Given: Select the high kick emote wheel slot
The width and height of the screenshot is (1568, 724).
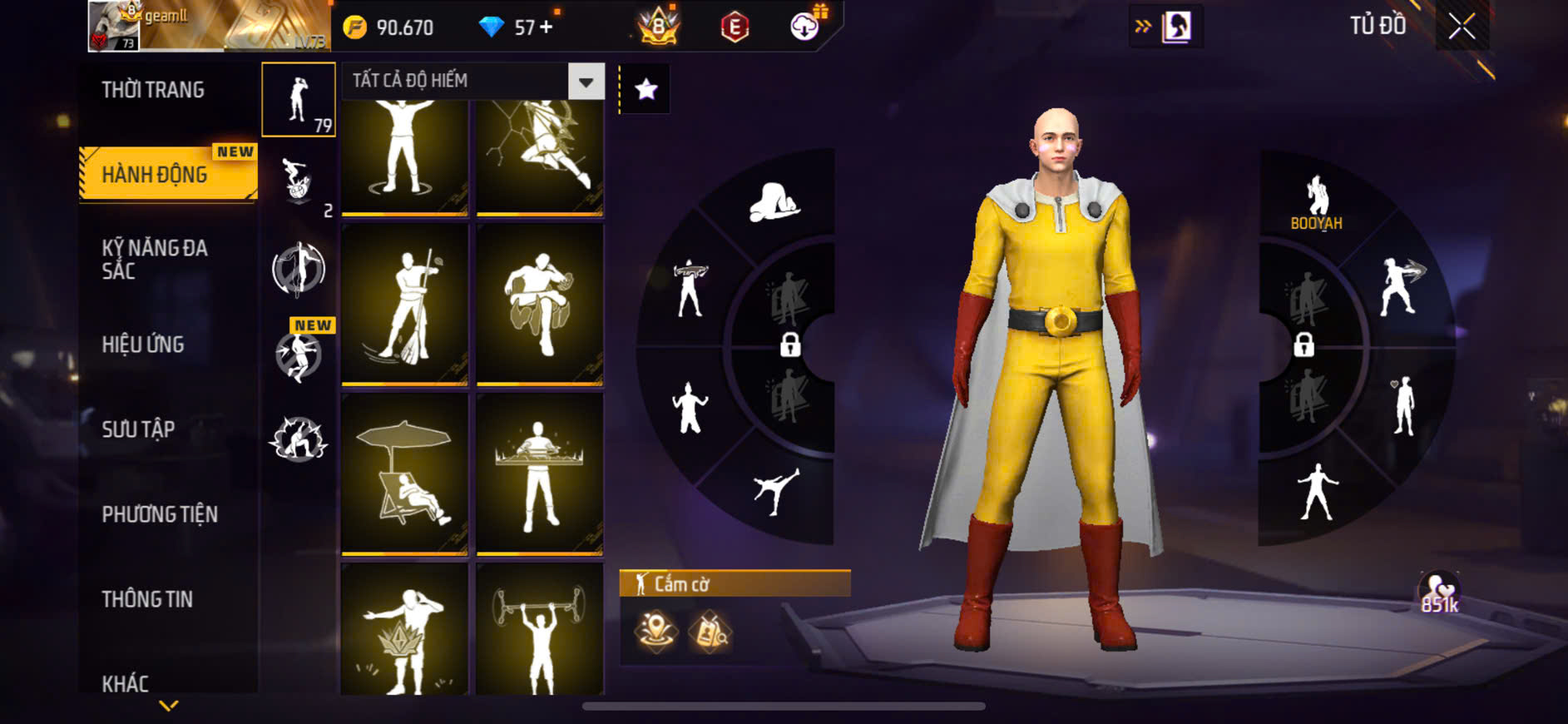Looking at the screenshot, I should (x=775, y=490).
